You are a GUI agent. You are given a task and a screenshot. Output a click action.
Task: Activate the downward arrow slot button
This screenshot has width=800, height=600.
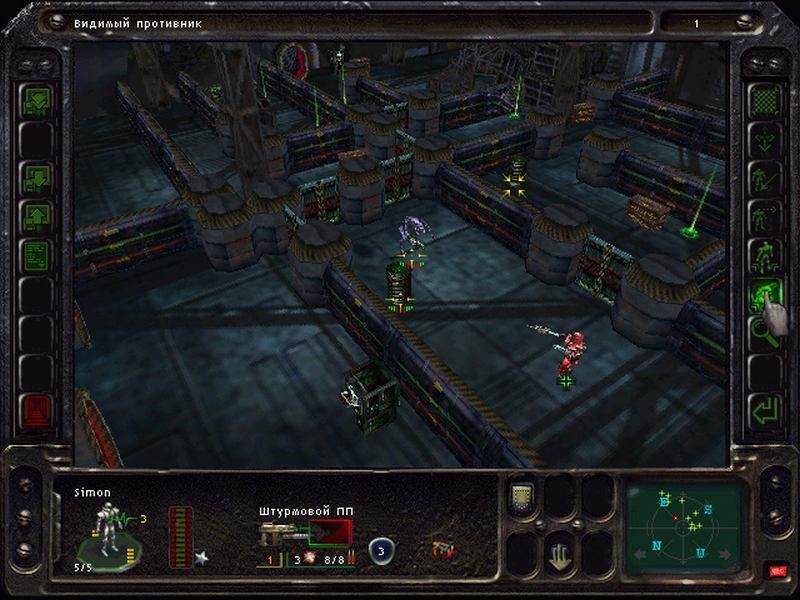(x=559, y=553)
